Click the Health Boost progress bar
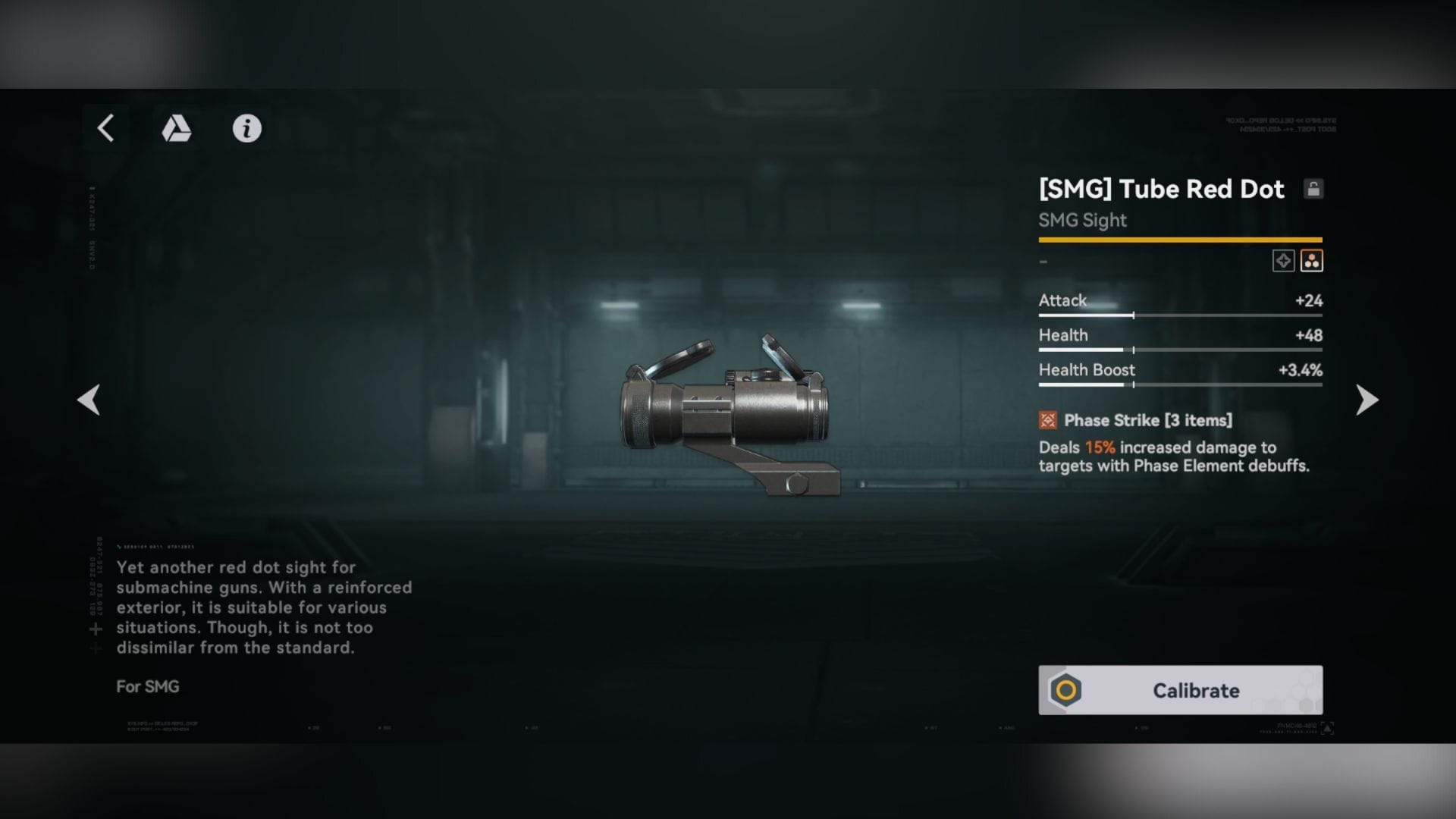 point(1180,384)
